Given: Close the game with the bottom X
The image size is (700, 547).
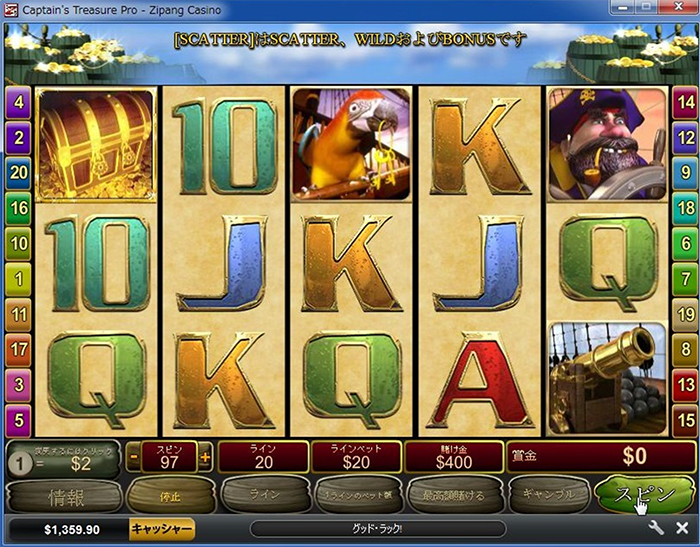Looking at the screenshot, I should click(x=682, y=528).
